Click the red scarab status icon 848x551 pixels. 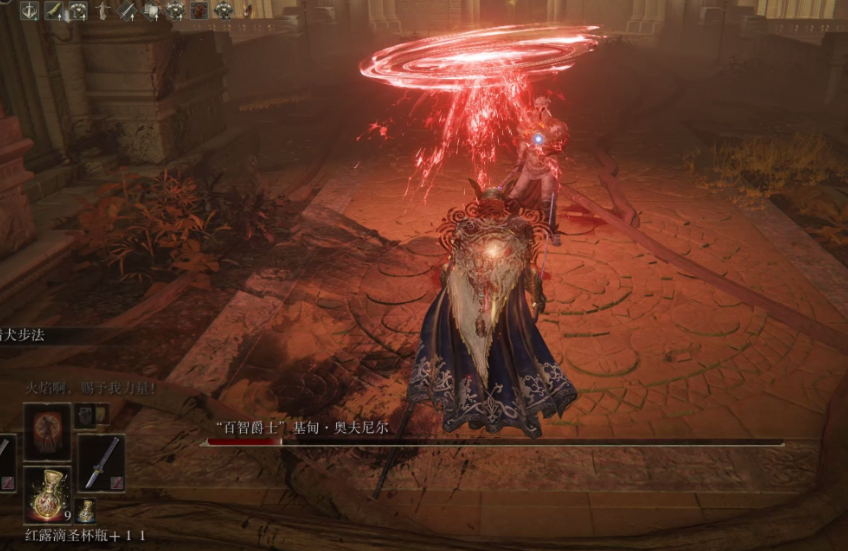pos(199,10)
